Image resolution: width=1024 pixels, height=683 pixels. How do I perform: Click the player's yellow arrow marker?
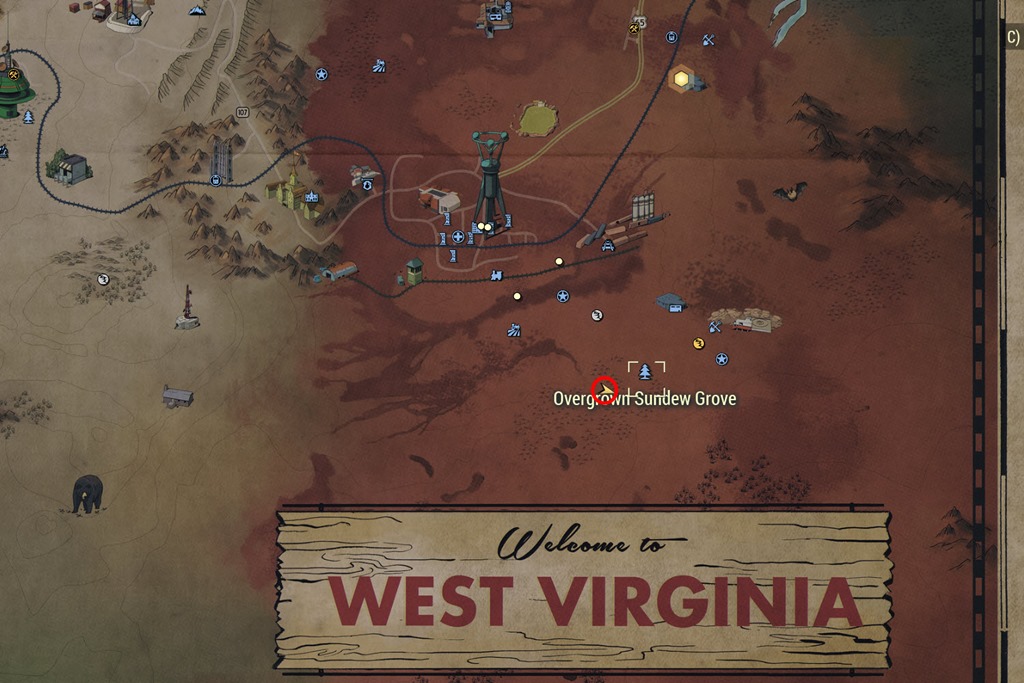pos(604,389)
